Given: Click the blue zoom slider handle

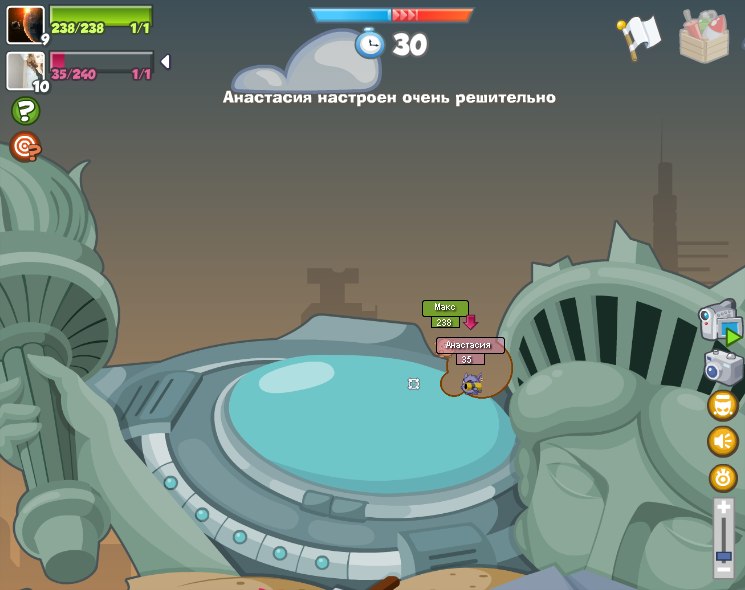Looking at the screenshot, I should (x=723, y=555).
